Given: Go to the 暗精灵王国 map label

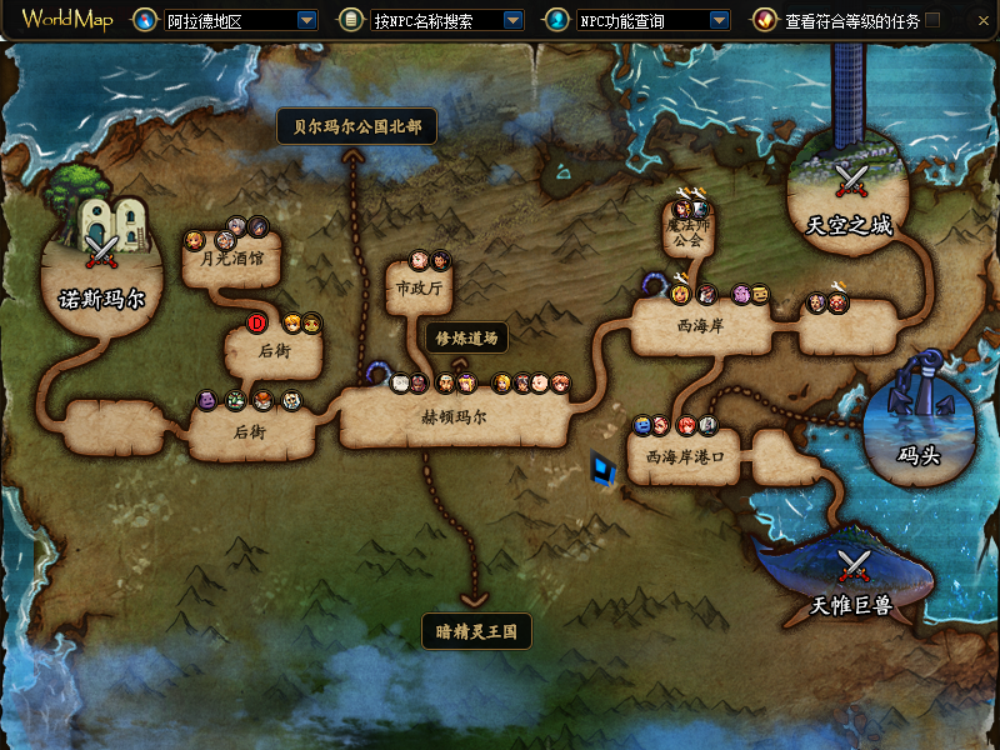Looking at the screenshot, I should (476, 632).
